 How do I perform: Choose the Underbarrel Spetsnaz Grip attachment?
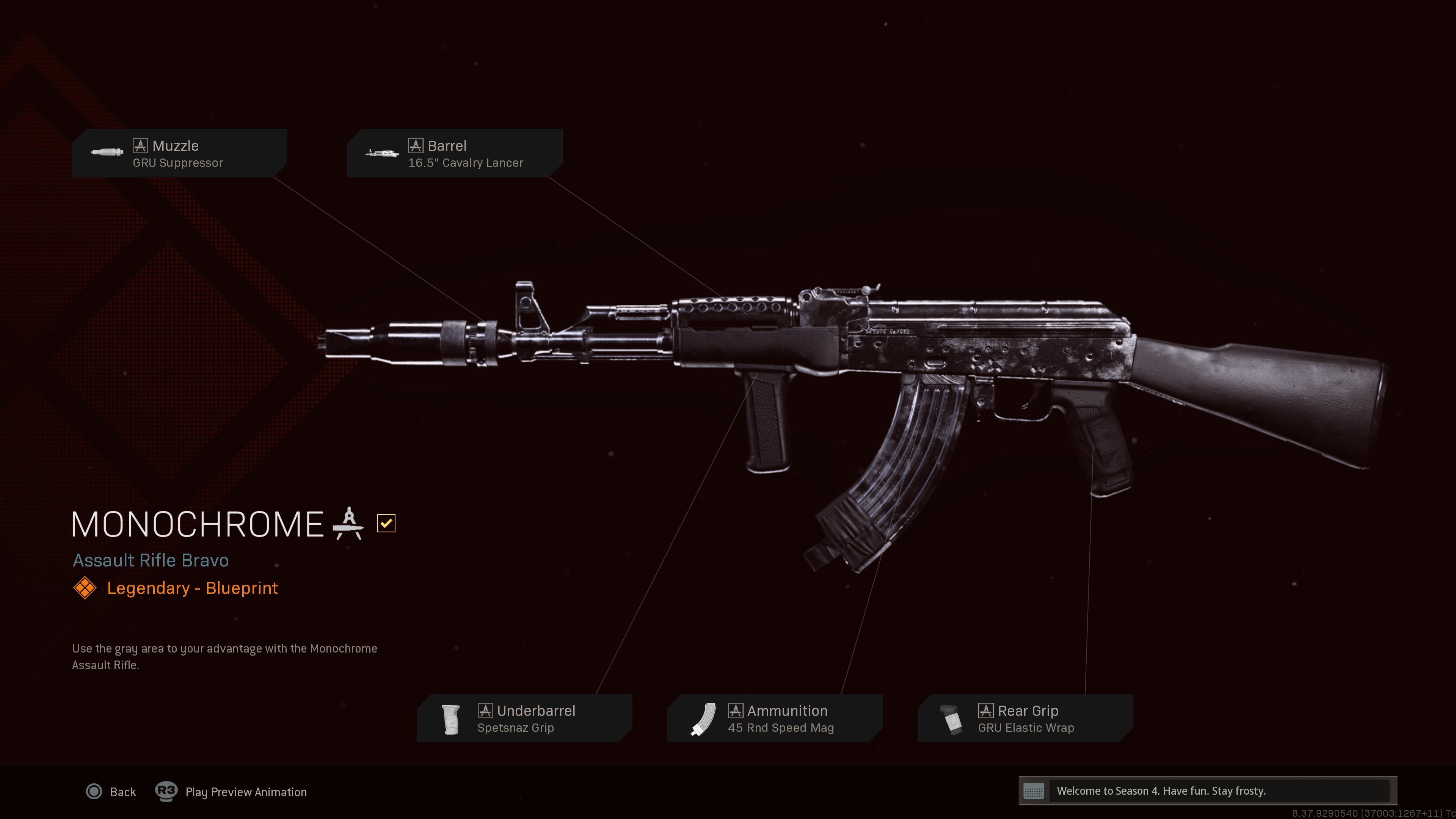[x=524, y=719]
